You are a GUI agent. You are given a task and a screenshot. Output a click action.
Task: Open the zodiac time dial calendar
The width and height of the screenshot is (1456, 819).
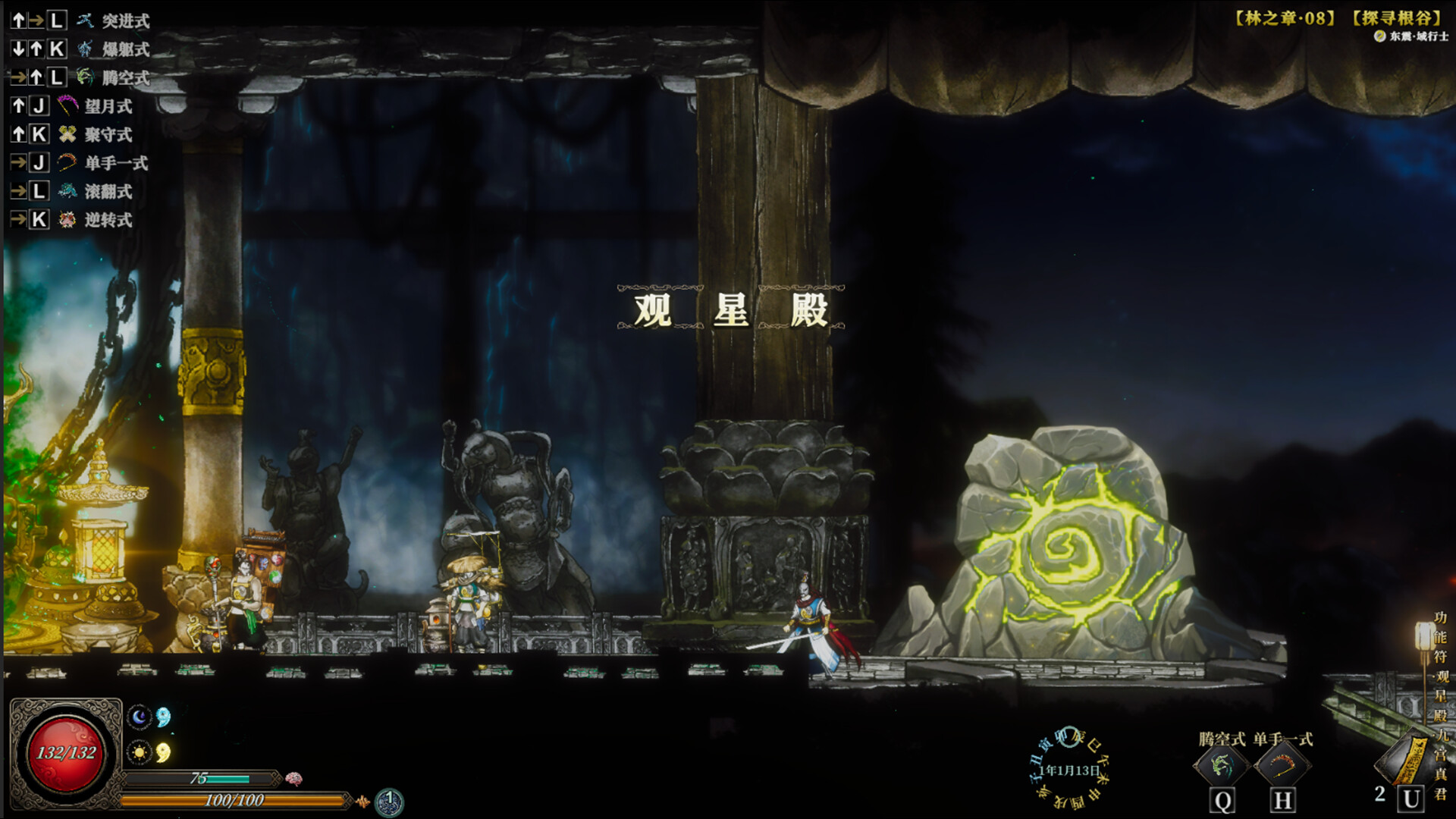pos(1069,768)
